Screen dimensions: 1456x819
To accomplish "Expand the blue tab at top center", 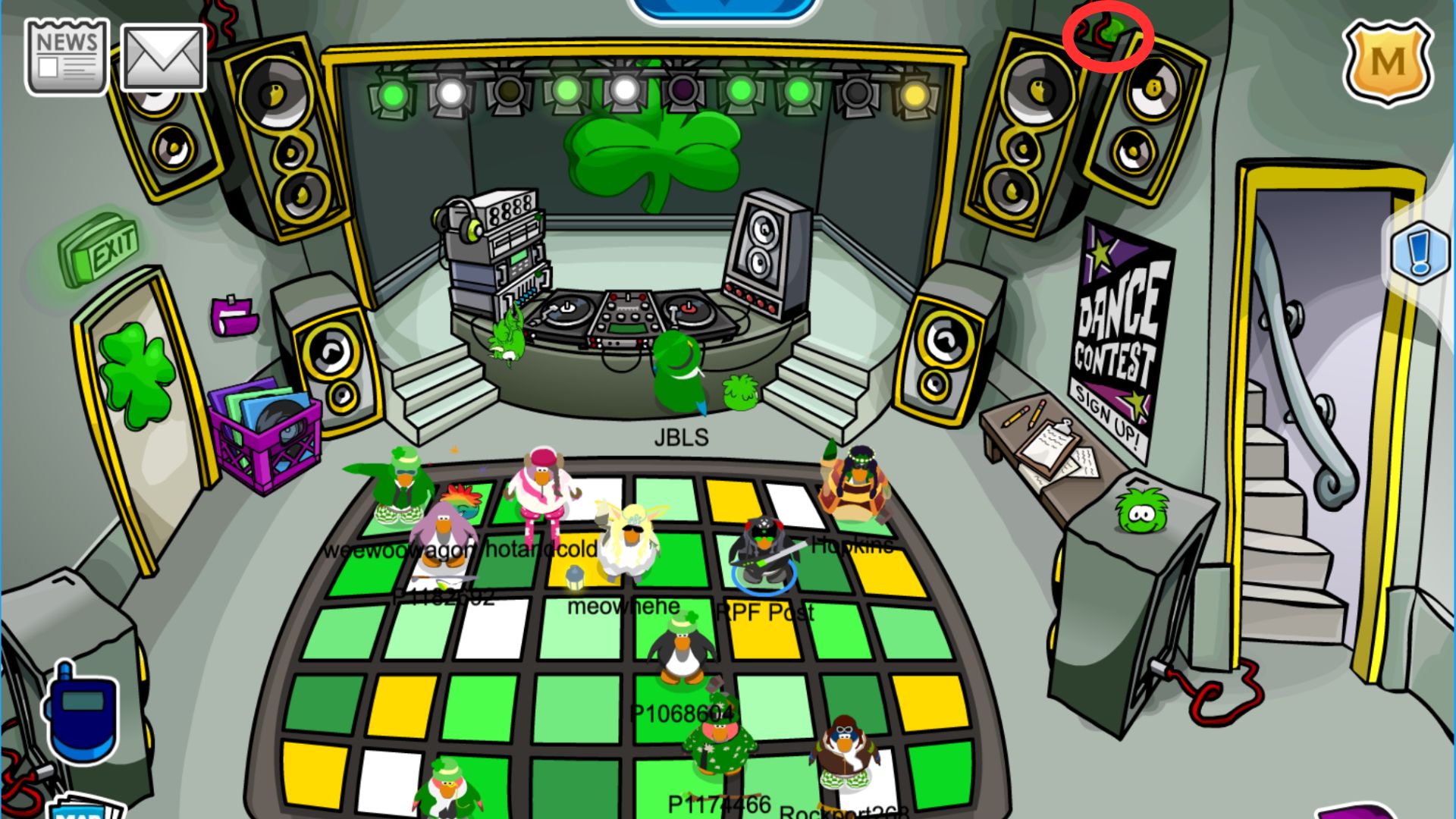I will tap(724, 8).
